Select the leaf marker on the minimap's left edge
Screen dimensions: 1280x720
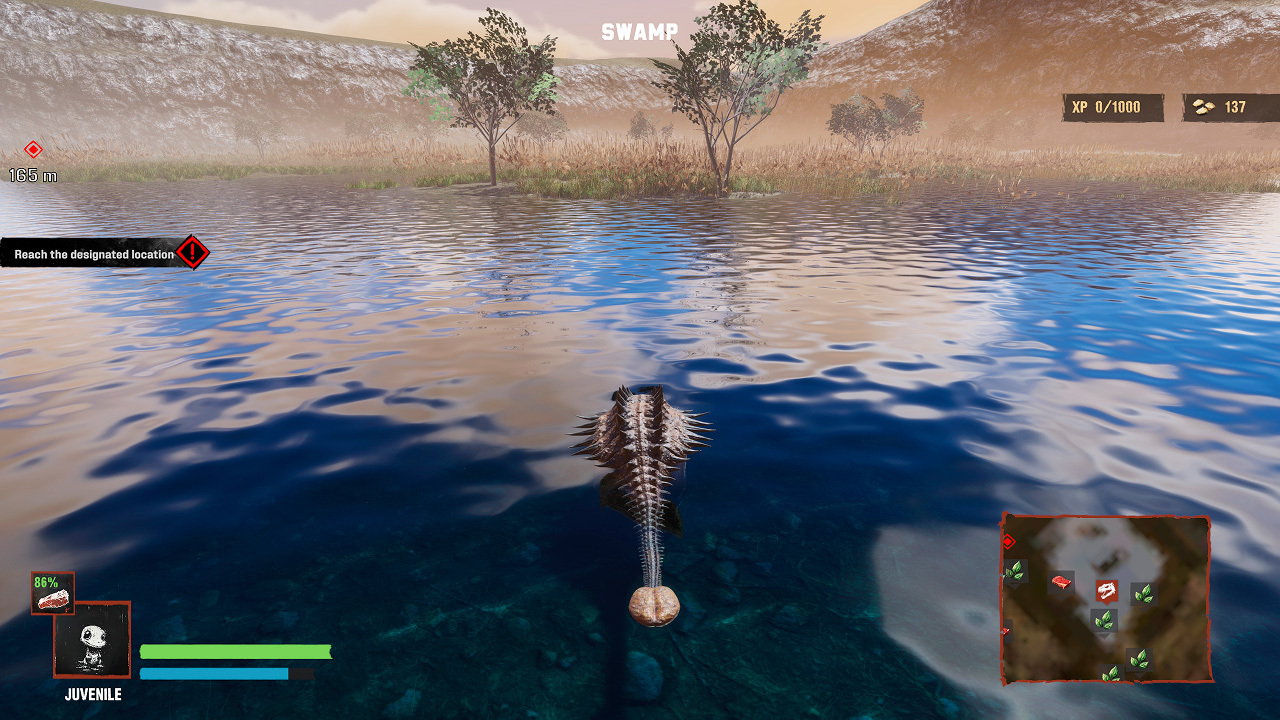point(1016,571)
